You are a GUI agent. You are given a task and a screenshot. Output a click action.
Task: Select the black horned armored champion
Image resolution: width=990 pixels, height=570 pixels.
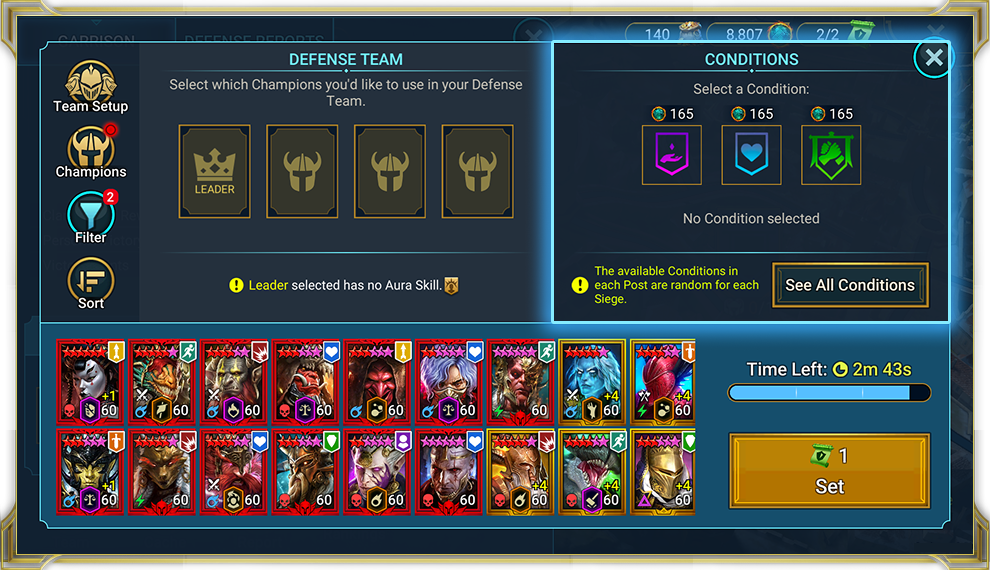click(x=90, y=472)
